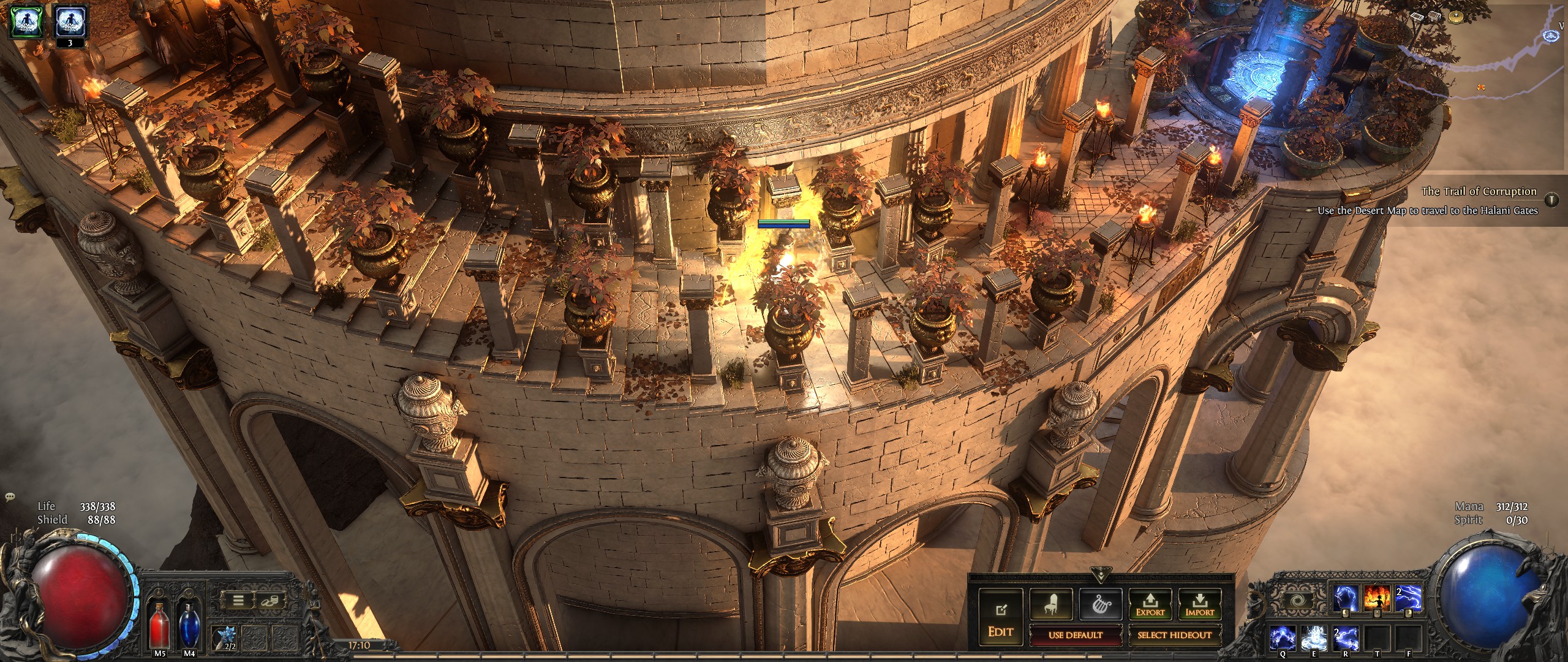Open the hideout decorations chair button

1050,604
